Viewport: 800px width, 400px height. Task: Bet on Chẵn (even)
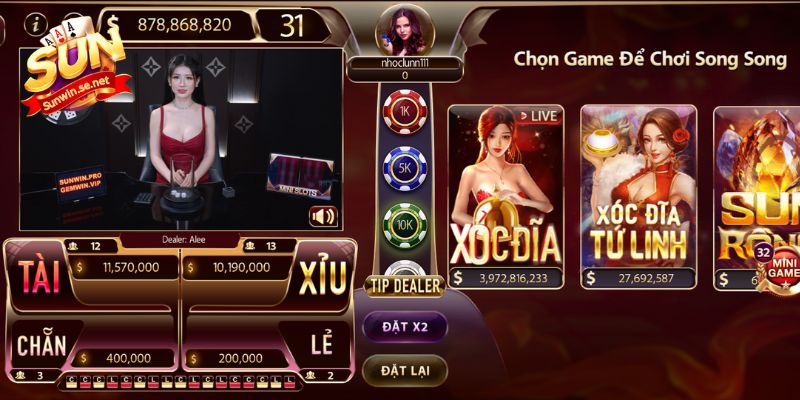(x=40, y=346)
